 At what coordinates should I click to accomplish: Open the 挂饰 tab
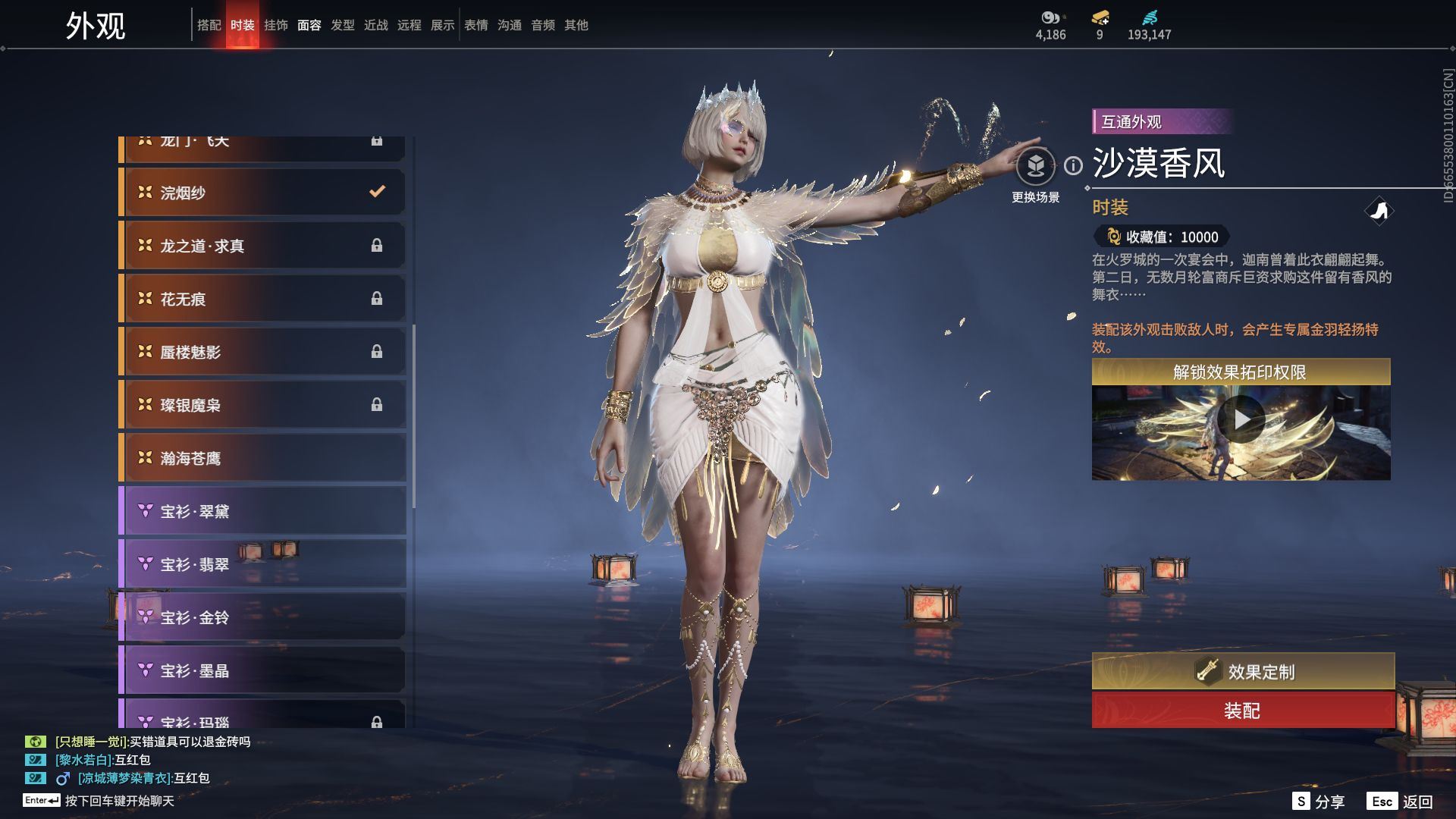pyautogui.click(x=275, y=25)
